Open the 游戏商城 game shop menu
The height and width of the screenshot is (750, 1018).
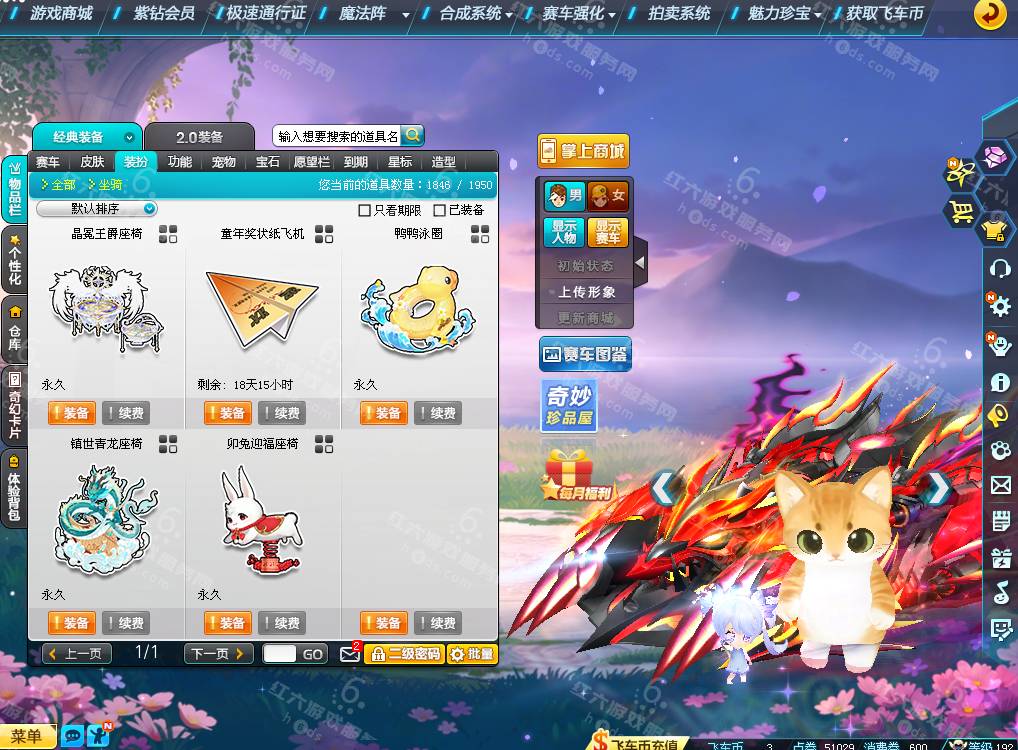coord(60,14)
